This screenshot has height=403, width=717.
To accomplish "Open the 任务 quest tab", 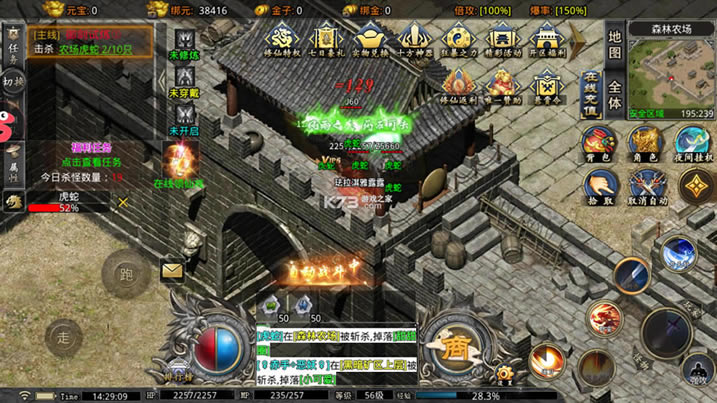I will 12,47.
